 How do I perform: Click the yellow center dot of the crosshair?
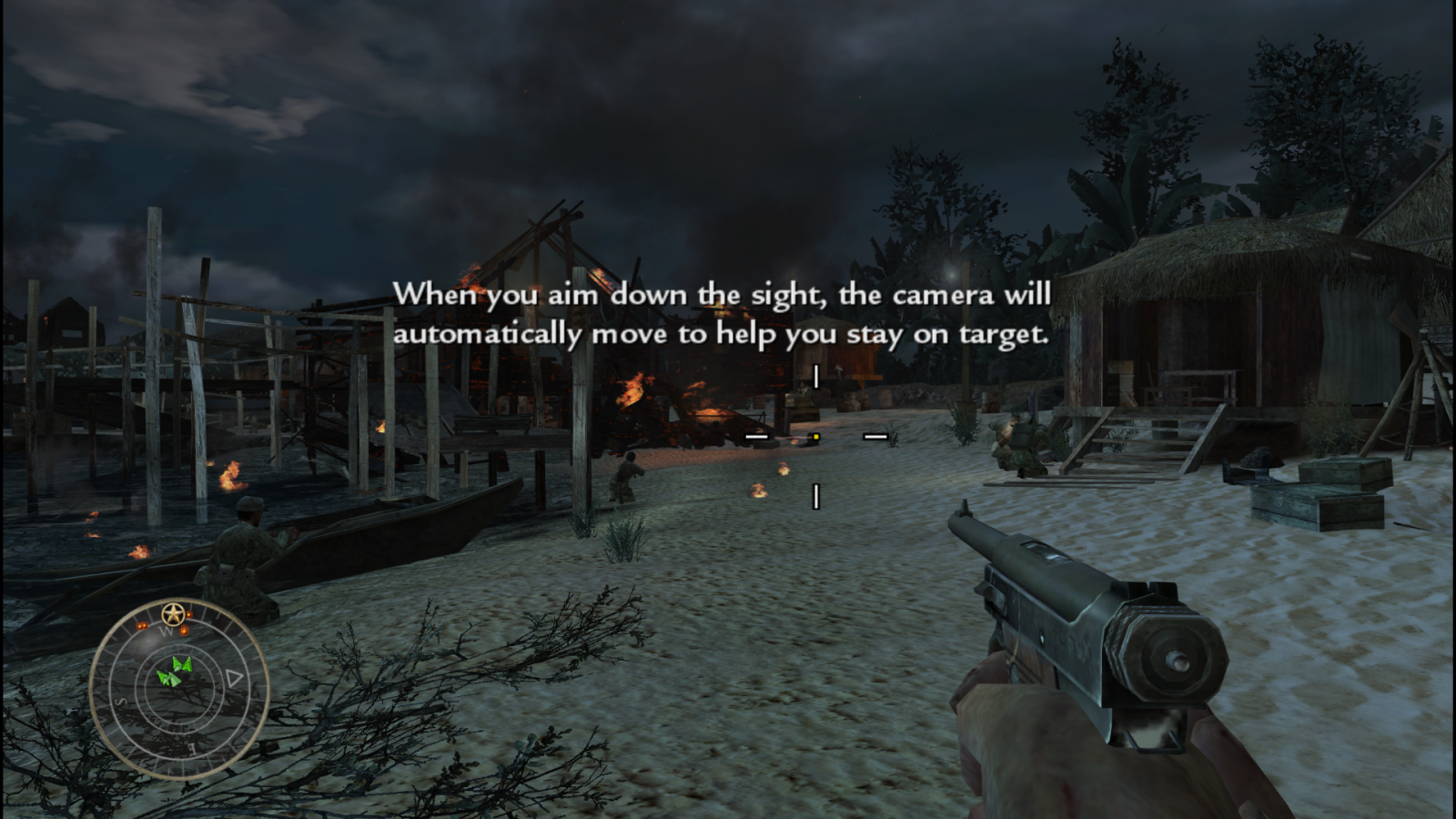(x=815, y=439)
